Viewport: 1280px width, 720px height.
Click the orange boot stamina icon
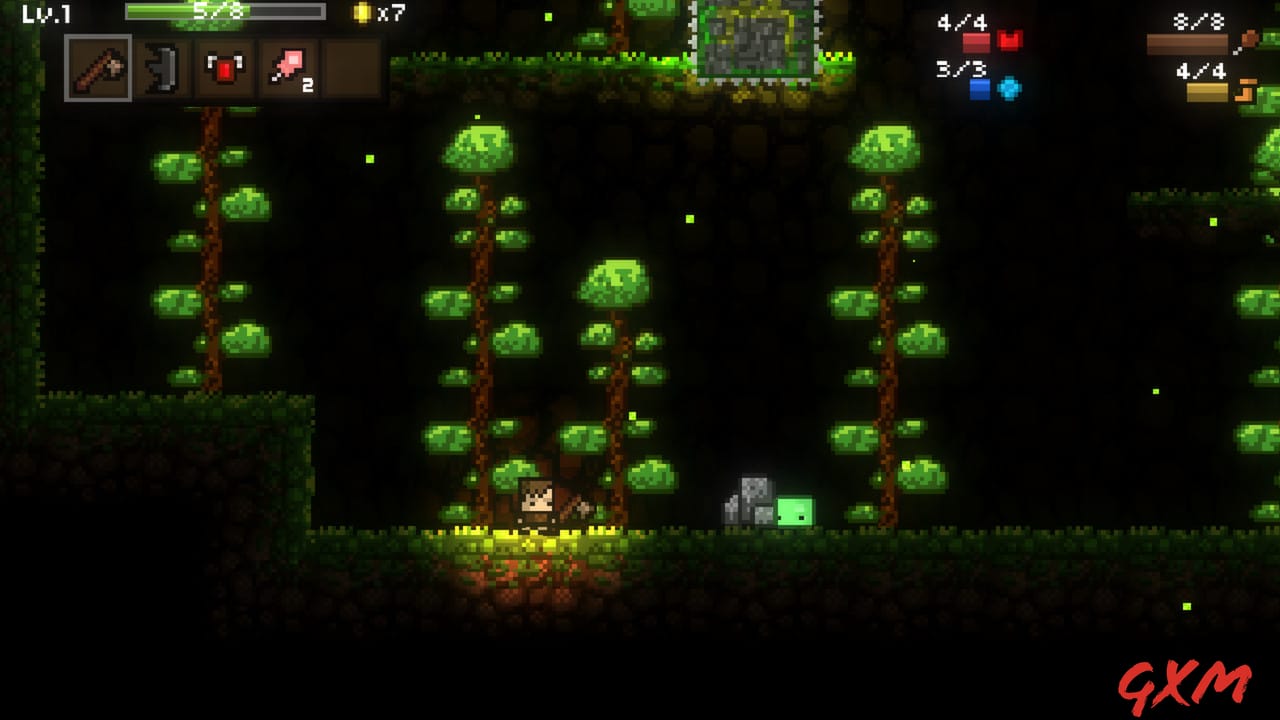pos(1246,90)
